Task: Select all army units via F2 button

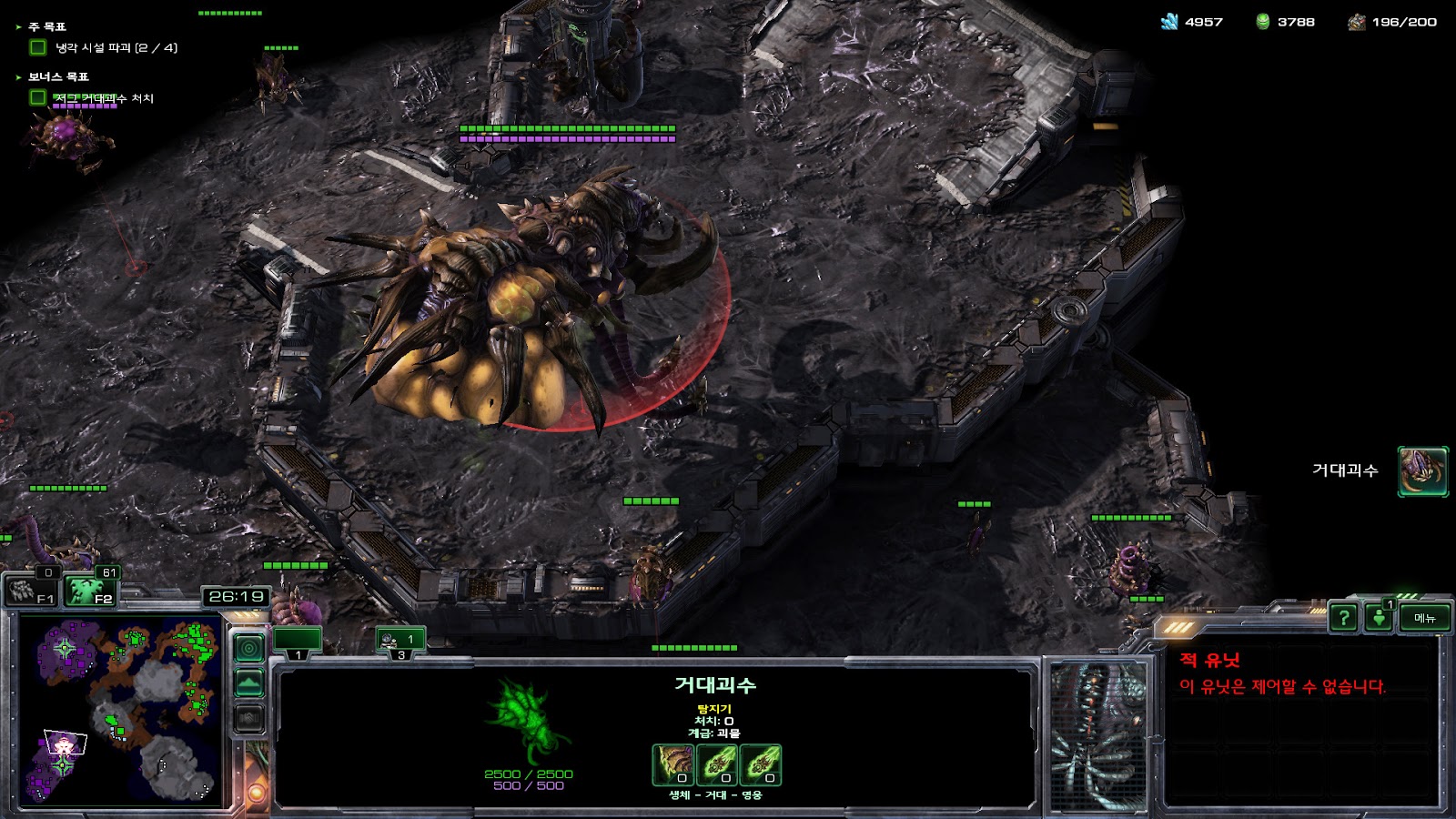Action: click(91, 591)
